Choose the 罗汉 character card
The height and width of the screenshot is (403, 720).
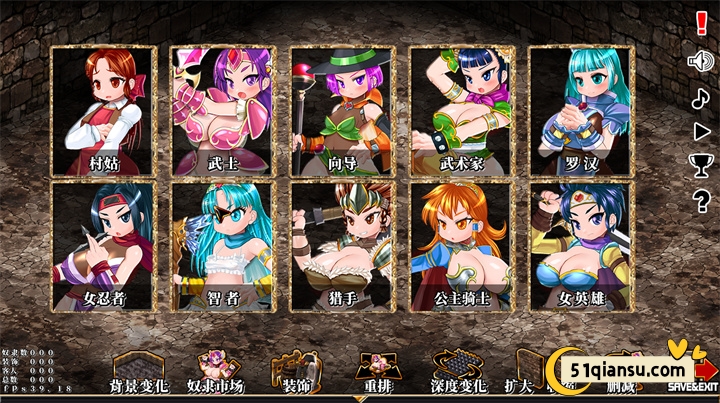[581, 110]
